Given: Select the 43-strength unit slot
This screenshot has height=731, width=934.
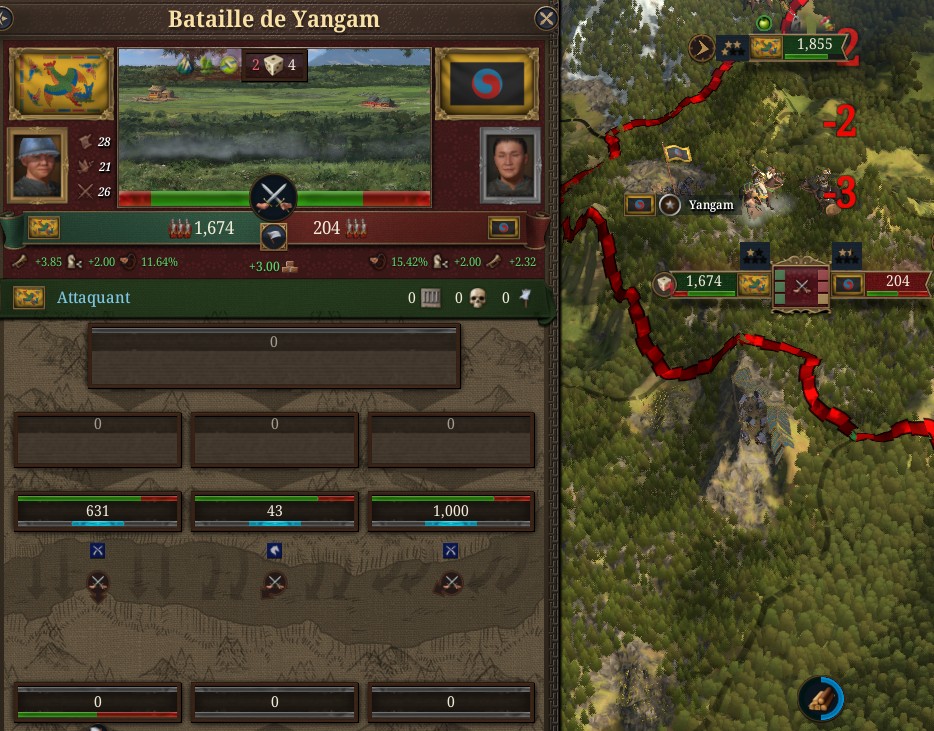Looking at the screenshot, I should [x=275, y=511].
